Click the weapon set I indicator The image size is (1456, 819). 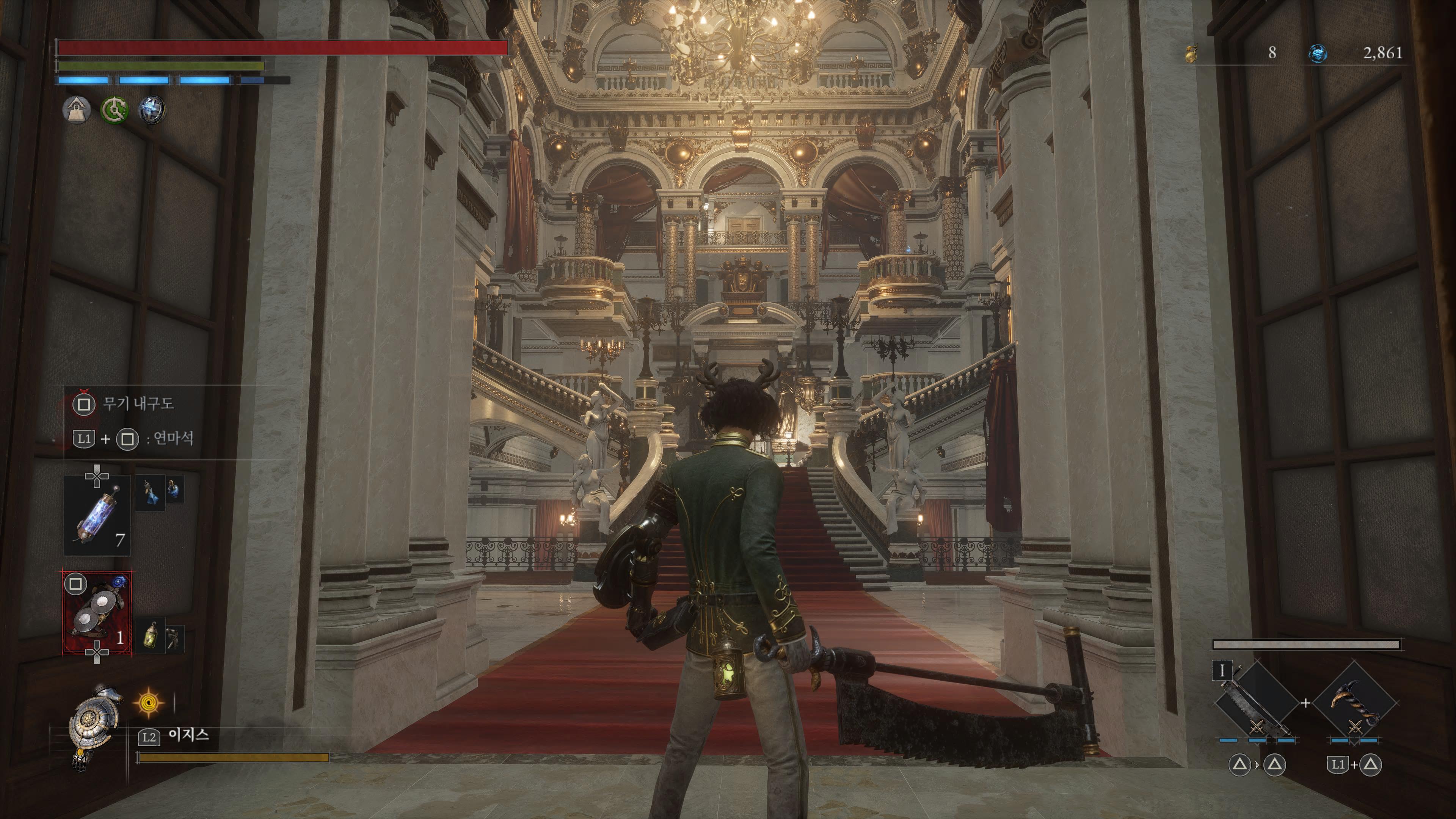(1222, 671)
